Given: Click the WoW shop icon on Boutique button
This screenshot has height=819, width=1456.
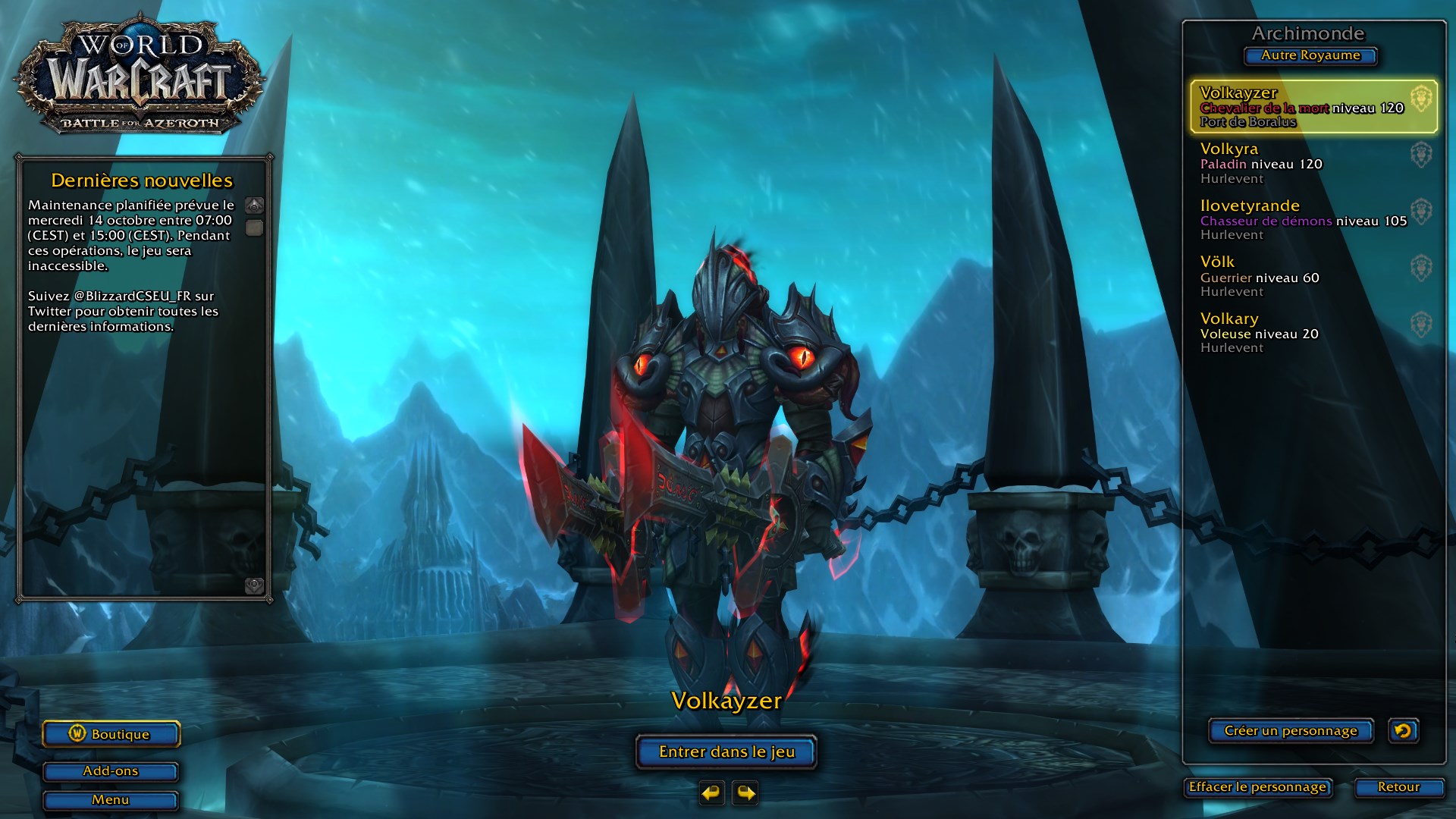Looking at the screenshot, I should (78, 734).
